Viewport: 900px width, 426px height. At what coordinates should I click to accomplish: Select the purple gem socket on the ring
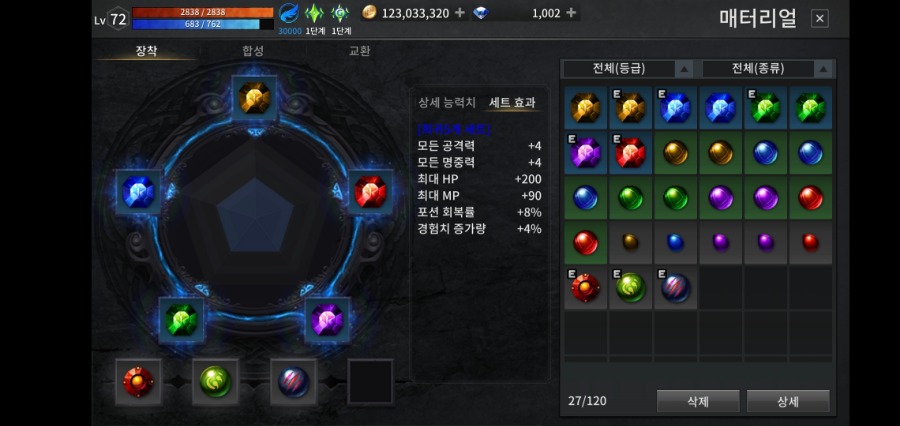click(326, 320)
